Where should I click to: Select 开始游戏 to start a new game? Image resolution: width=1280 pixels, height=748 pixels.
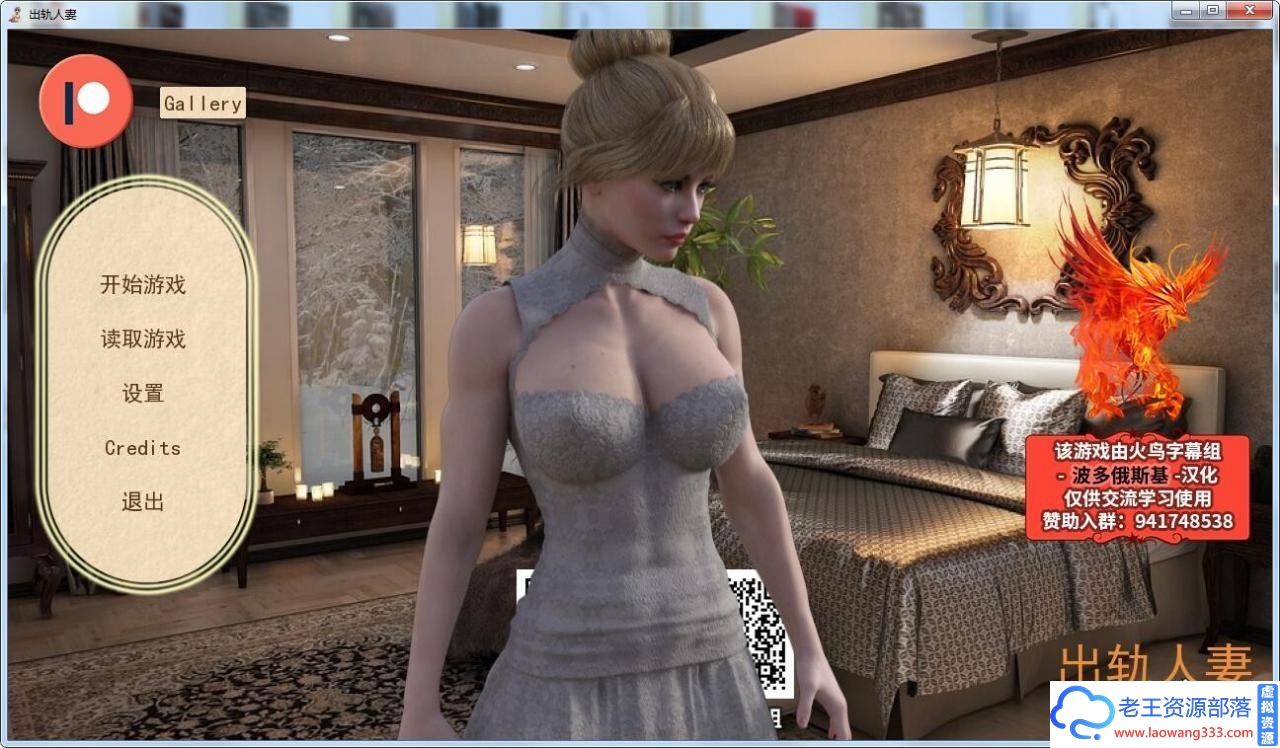(142, 285)
